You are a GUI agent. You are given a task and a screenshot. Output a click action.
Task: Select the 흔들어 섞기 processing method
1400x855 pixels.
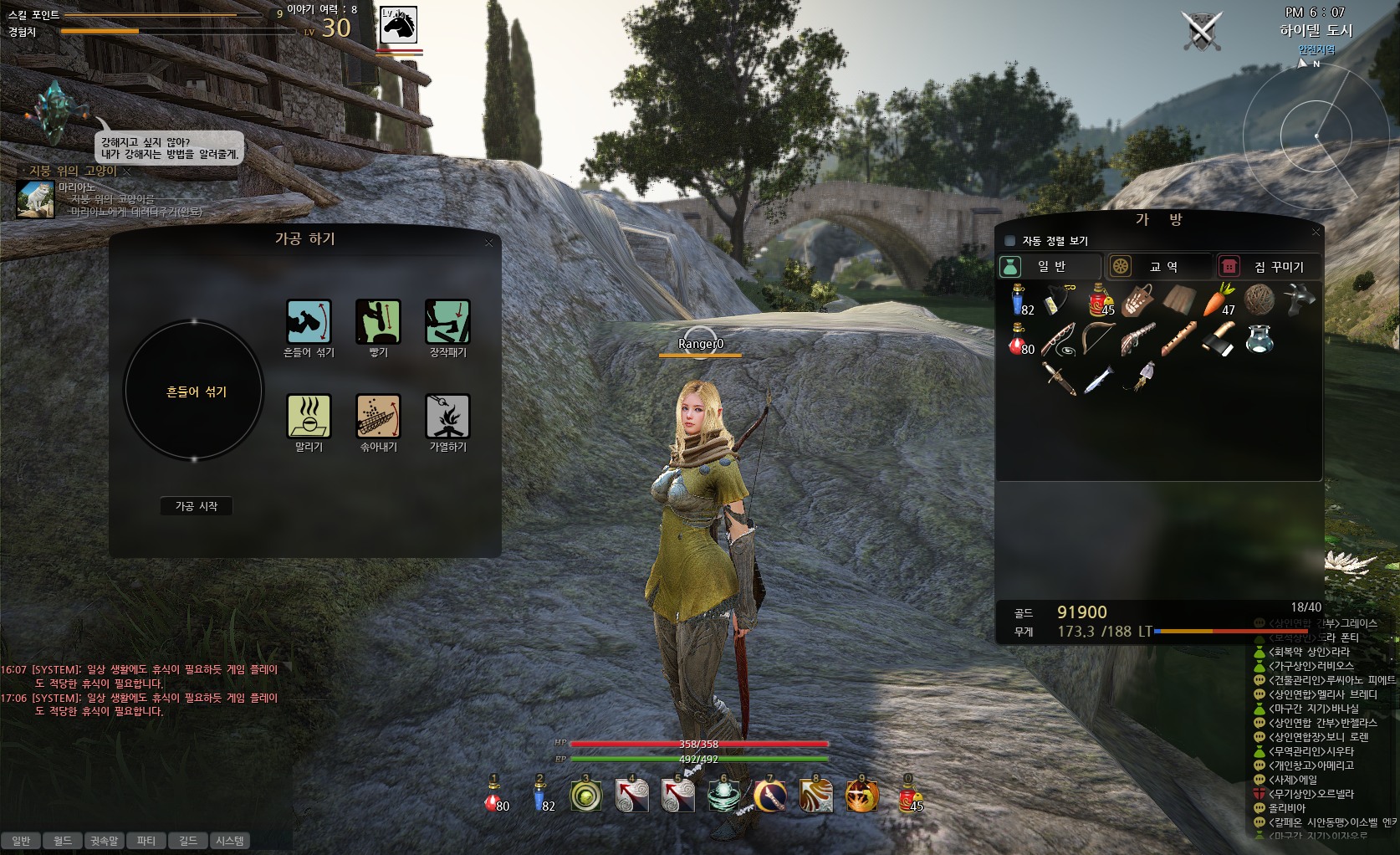pos(309,322)
